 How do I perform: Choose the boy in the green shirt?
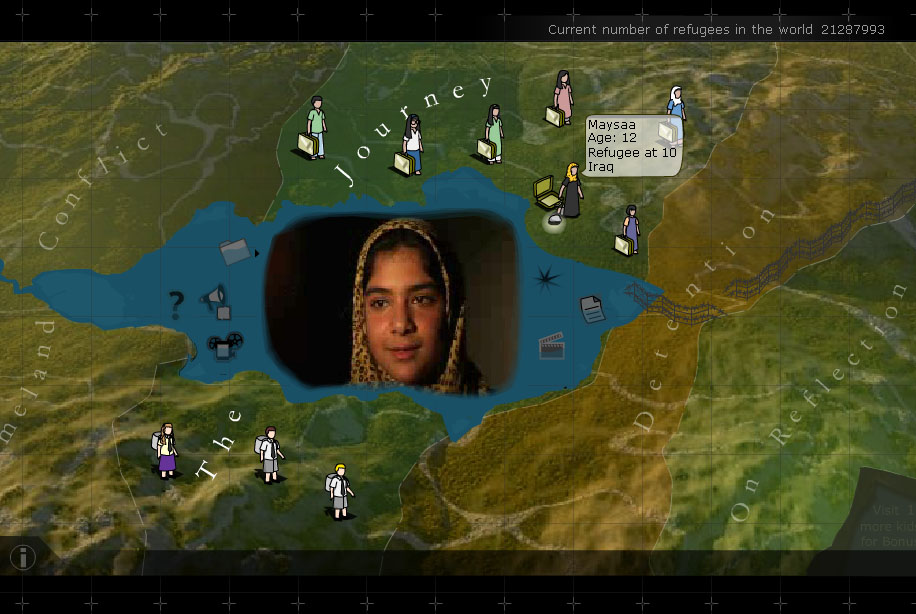(x=316, y=127)
